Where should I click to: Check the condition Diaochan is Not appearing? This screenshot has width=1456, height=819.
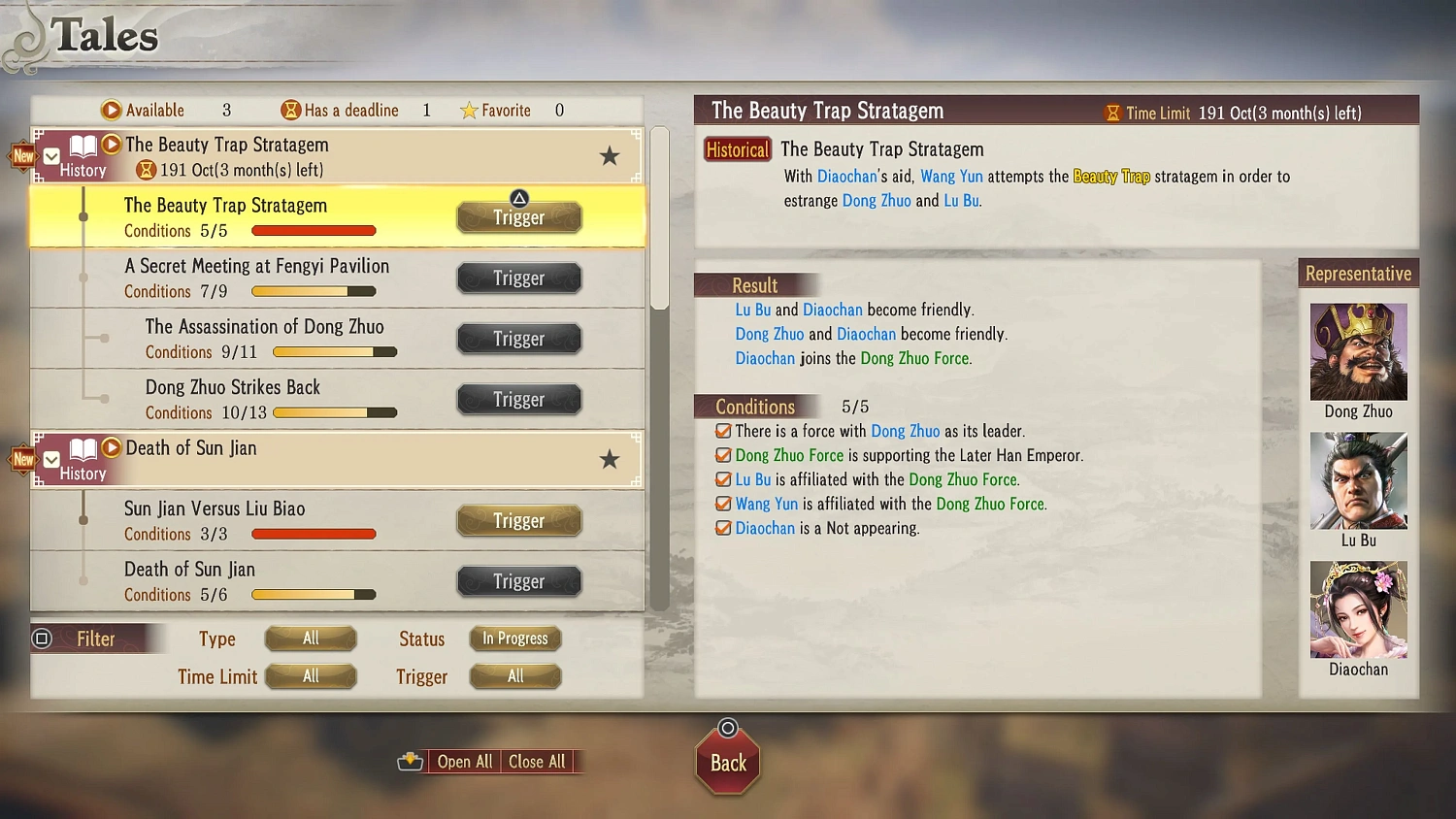(x=723, y=528)
